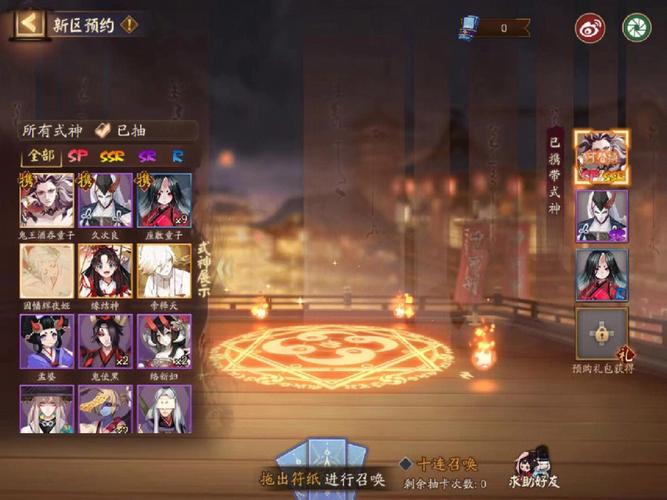Choose the 座敷童子 shikigami portrait
667x500 pixels.
point(164,200)
